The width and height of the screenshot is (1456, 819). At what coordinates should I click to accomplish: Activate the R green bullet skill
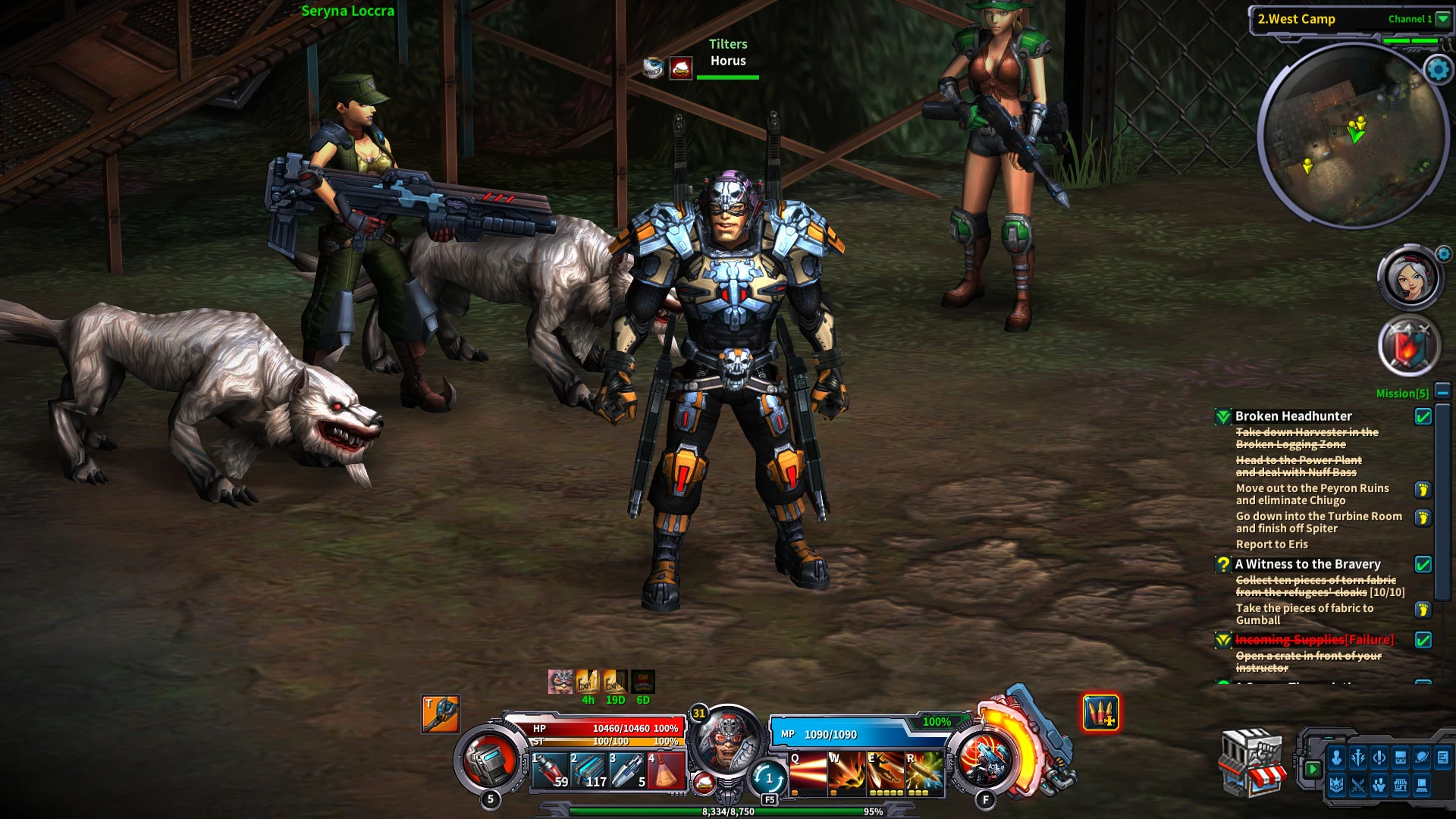click(924, 772)
